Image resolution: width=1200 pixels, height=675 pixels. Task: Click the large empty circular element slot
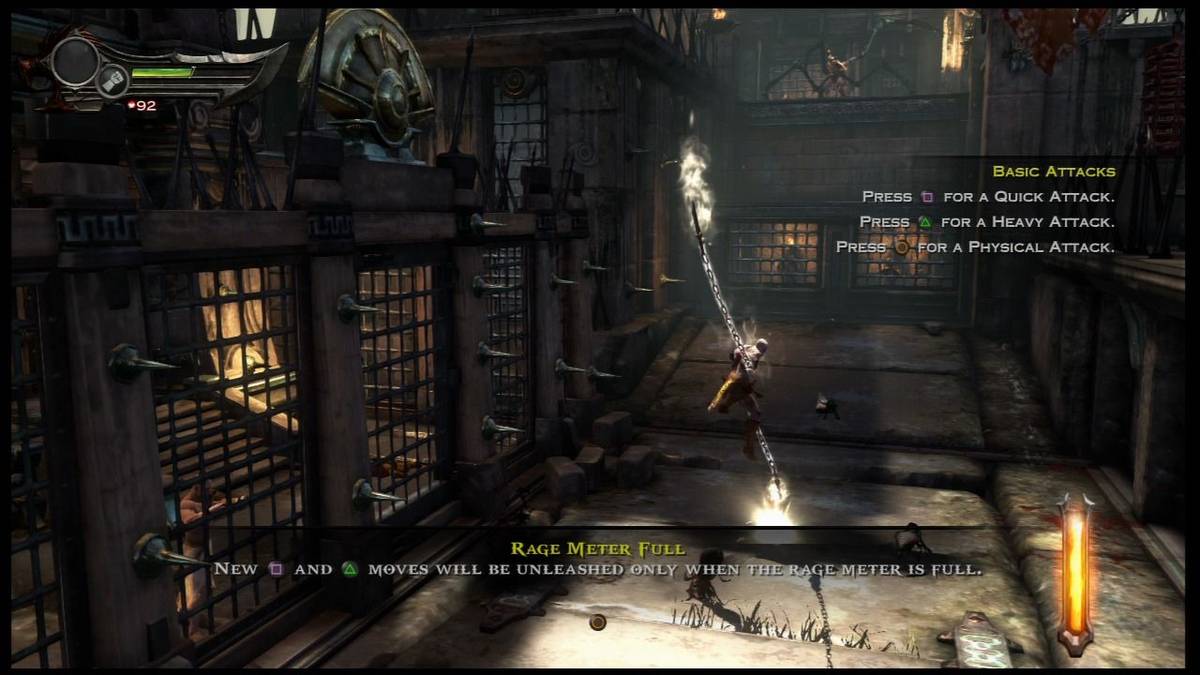click(x=75, y=61)
